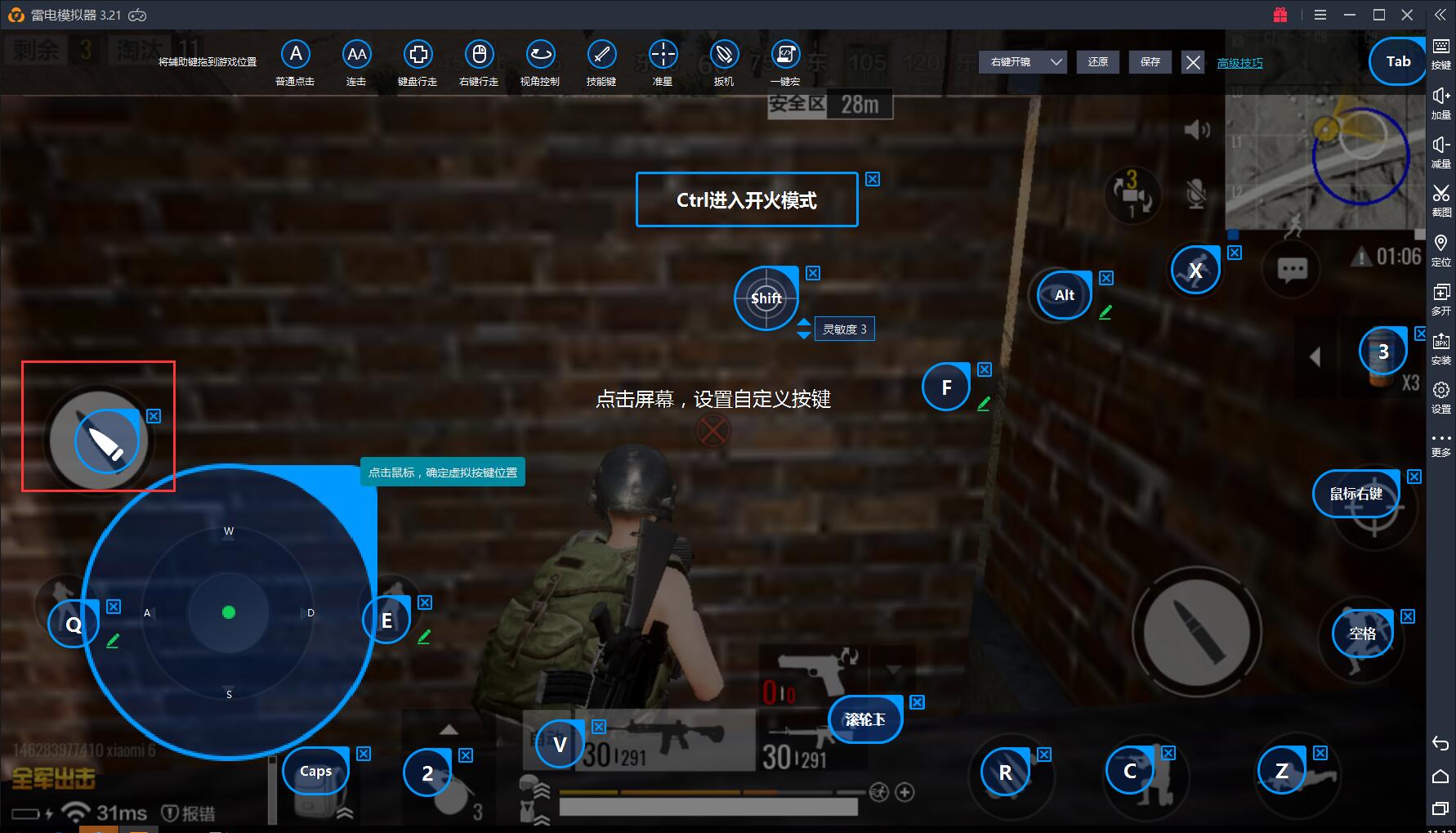Click the 空格 jump key mapping
This screenshot has height=833, width=1456.
click(1362, 634)
